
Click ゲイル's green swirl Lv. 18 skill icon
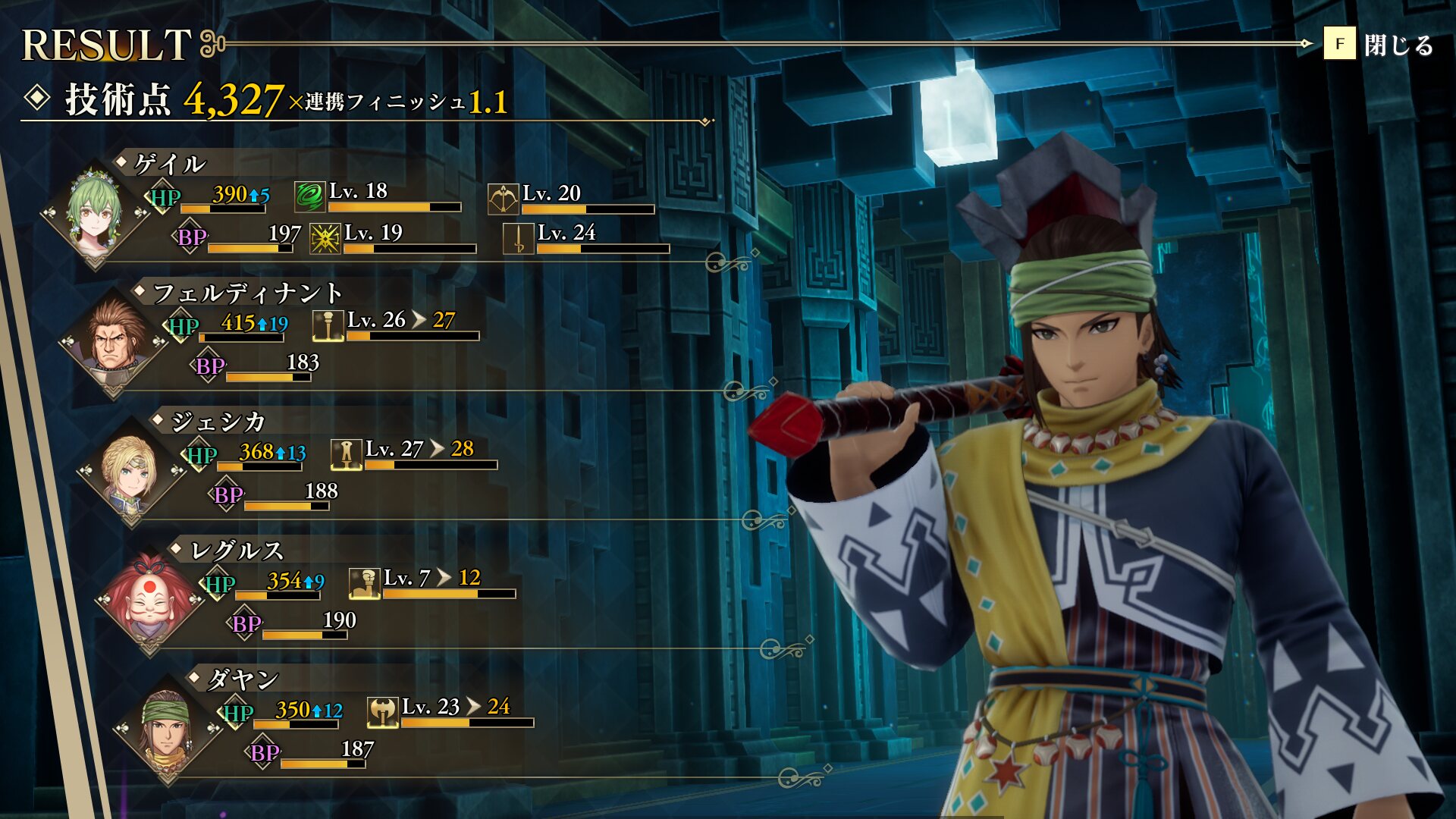click(309, 196)
